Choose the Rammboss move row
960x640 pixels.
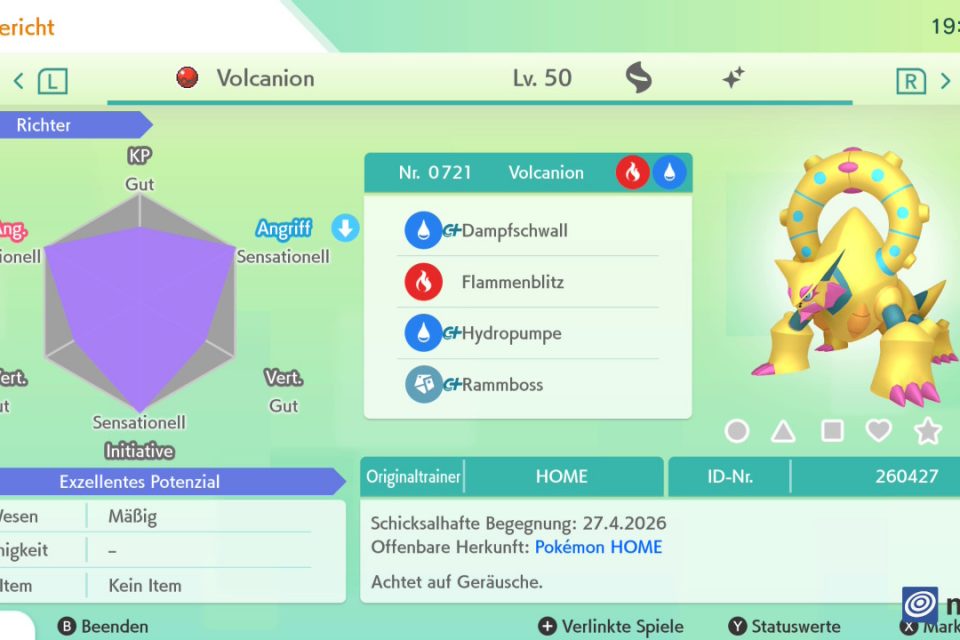click(504, 385)
